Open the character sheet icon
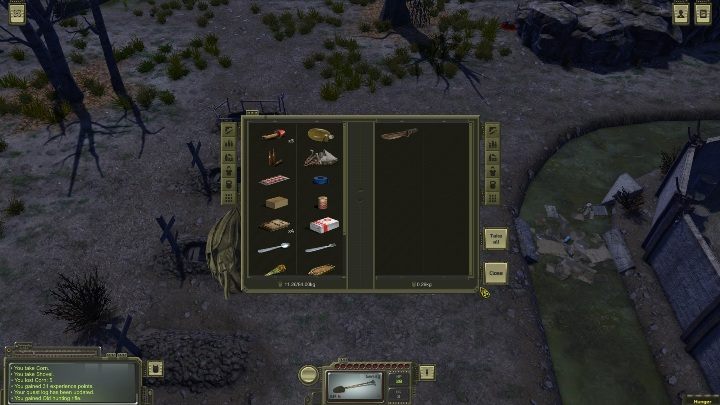Viewport: 720px width, 405px height. (x=681, y=12)
